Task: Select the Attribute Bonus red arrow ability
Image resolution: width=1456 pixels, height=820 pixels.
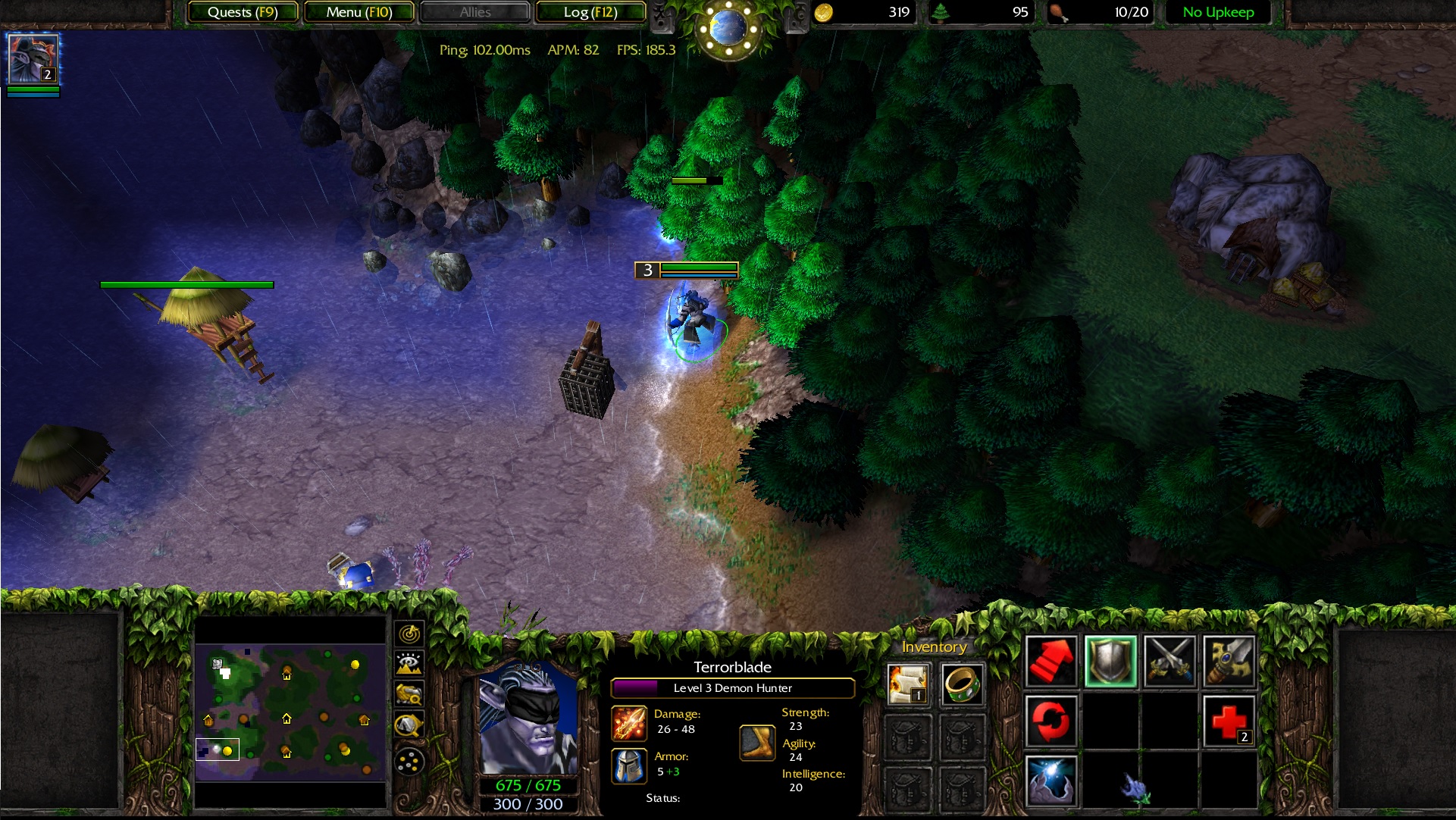Action: tap(1051, 662)
